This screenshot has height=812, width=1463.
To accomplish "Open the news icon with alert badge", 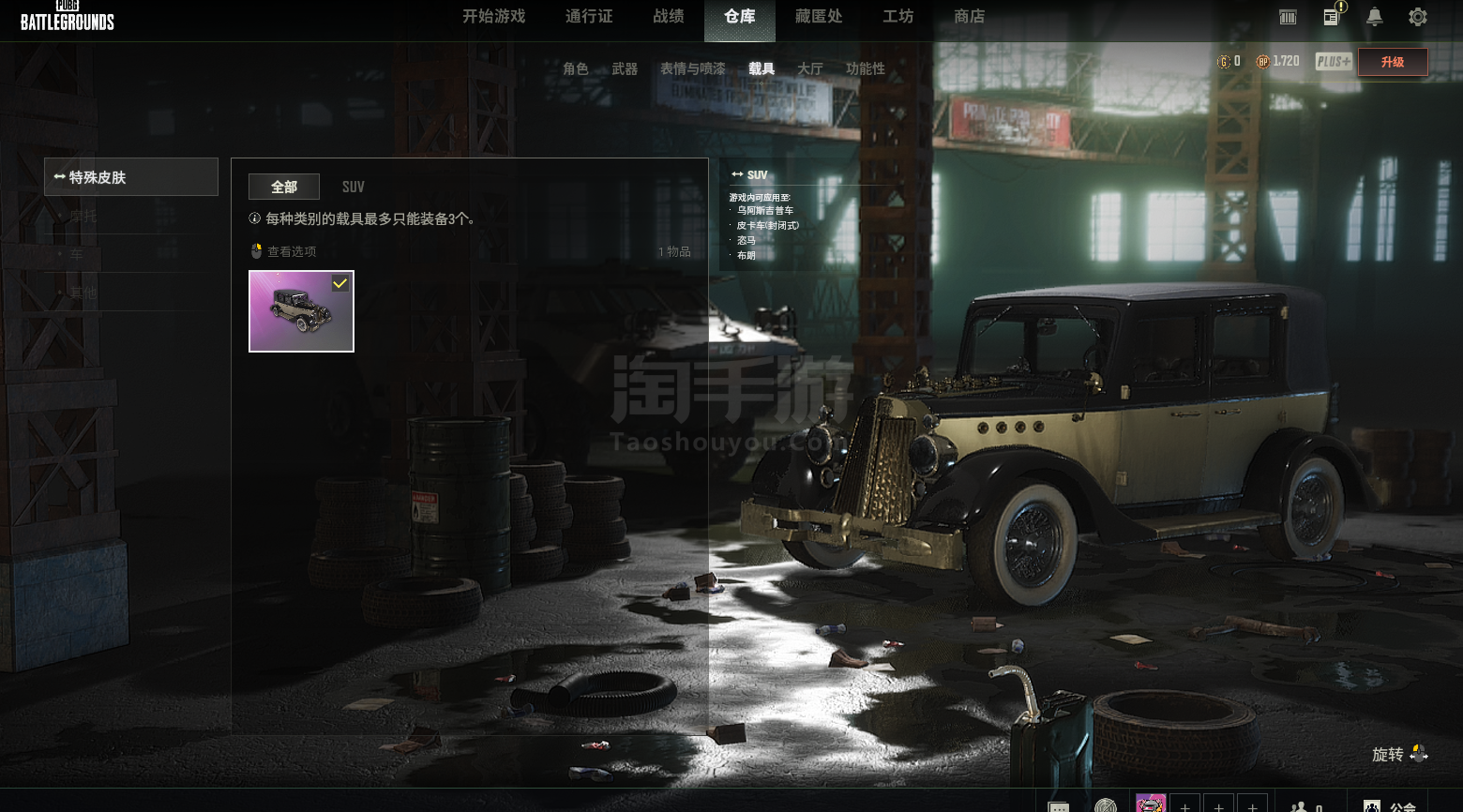I will coord(1332,17).
